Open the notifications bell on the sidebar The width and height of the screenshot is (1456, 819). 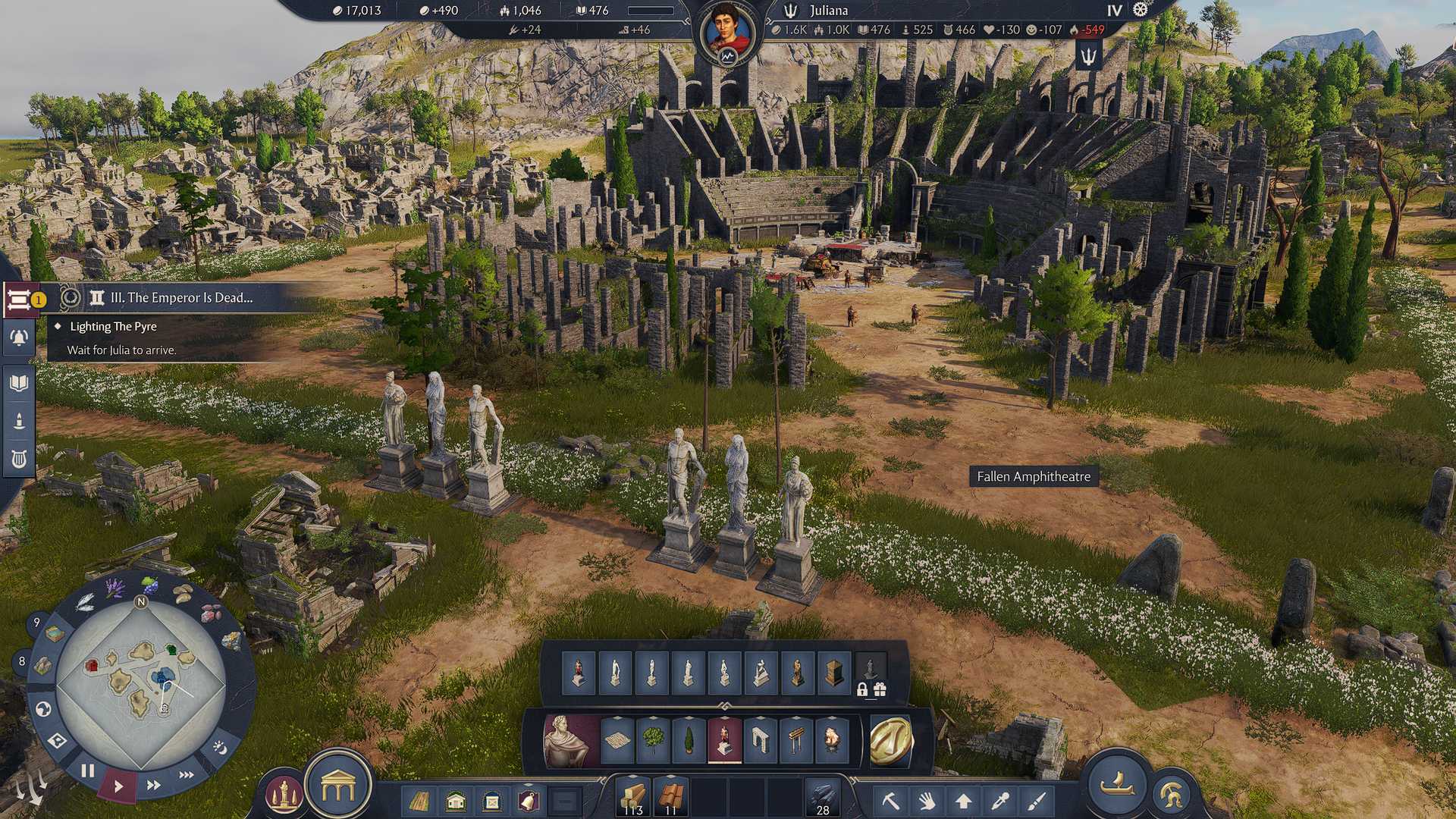[19, 338]
